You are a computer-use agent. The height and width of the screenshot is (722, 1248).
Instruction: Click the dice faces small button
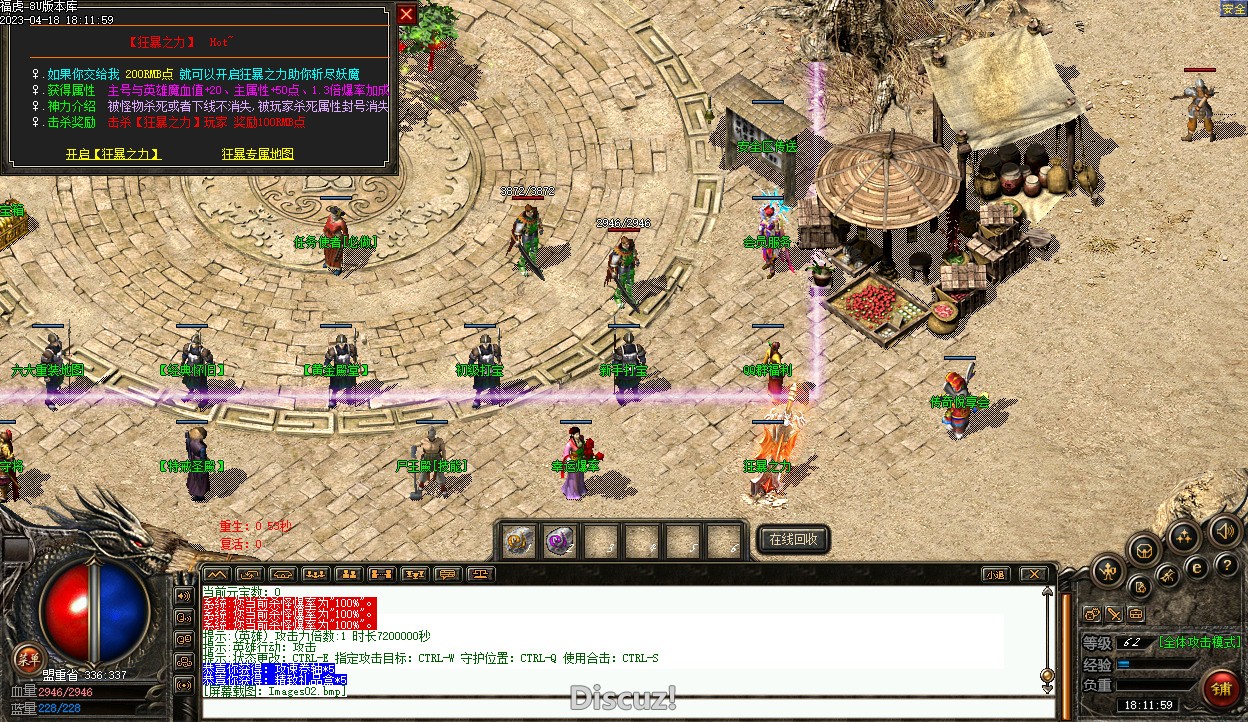click(1092, 614)
